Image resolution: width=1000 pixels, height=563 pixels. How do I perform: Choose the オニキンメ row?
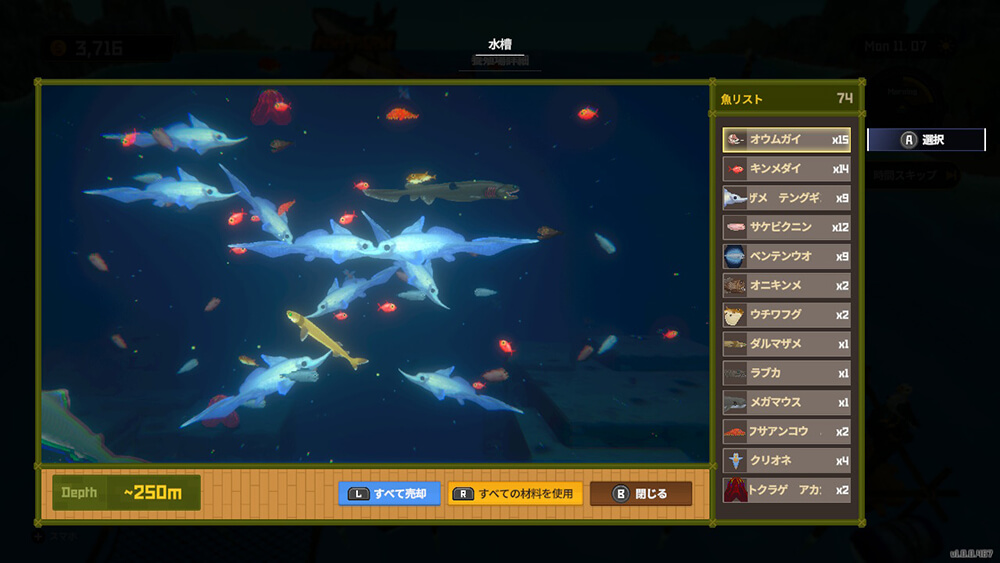(x=786, y=285)
